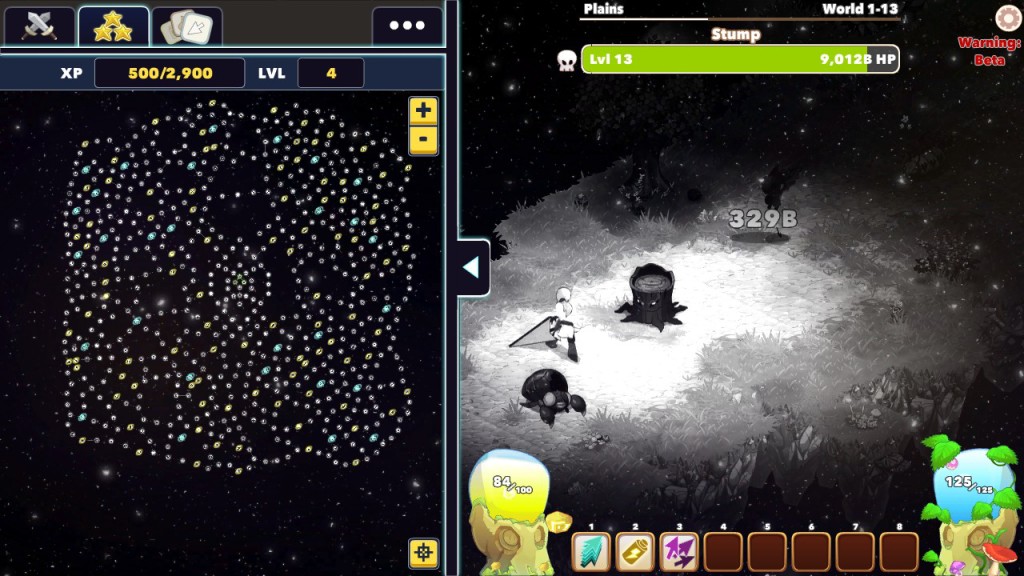This screenshot has height=576, width=1024.
Task: Zoom out the skill tree with minus
Action: (423, 139)
